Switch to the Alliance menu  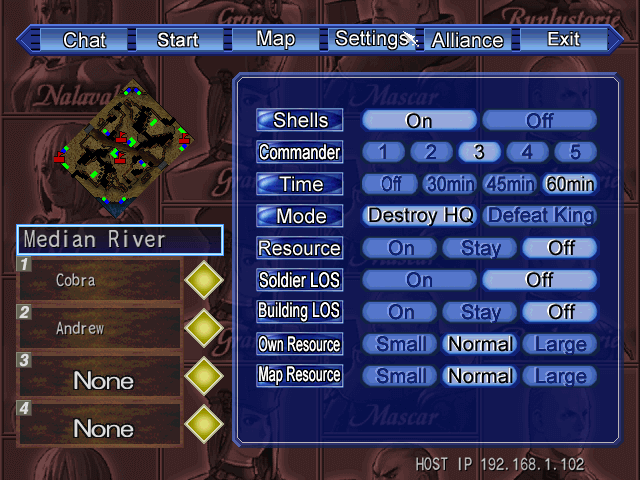tap(467, 40)
